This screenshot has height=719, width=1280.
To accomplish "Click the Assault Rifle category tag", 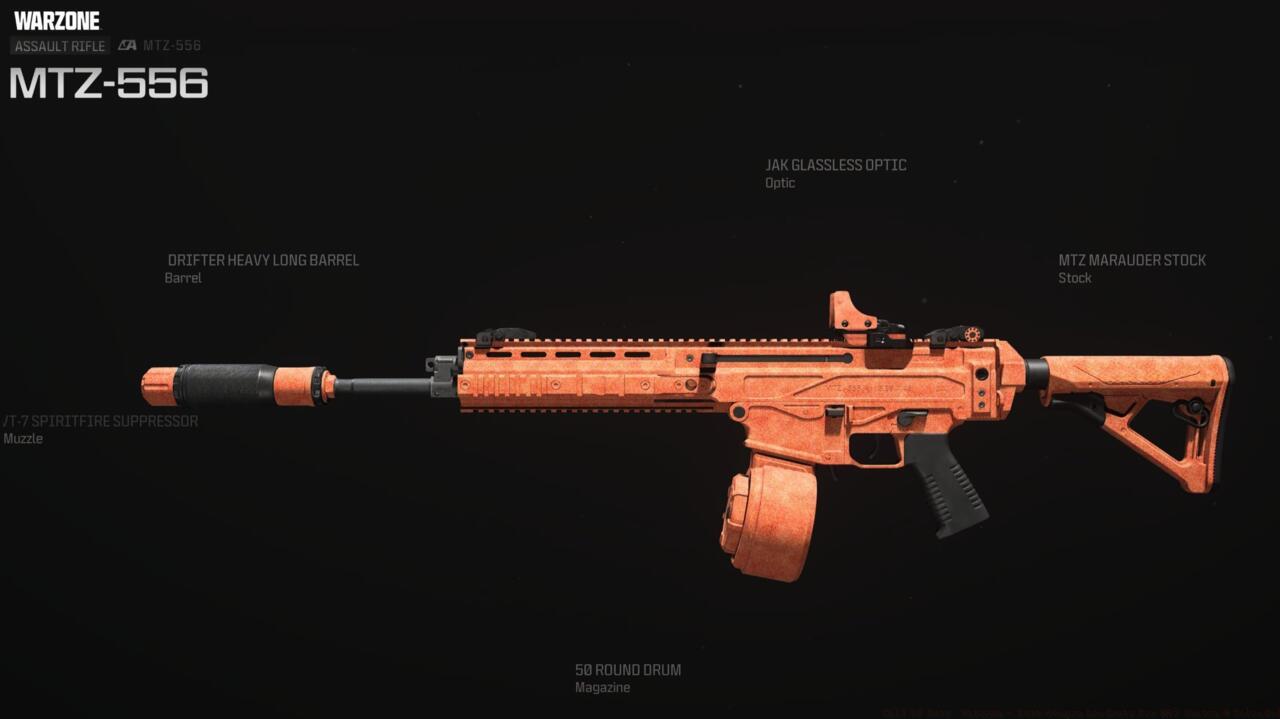I will point(60,46).
